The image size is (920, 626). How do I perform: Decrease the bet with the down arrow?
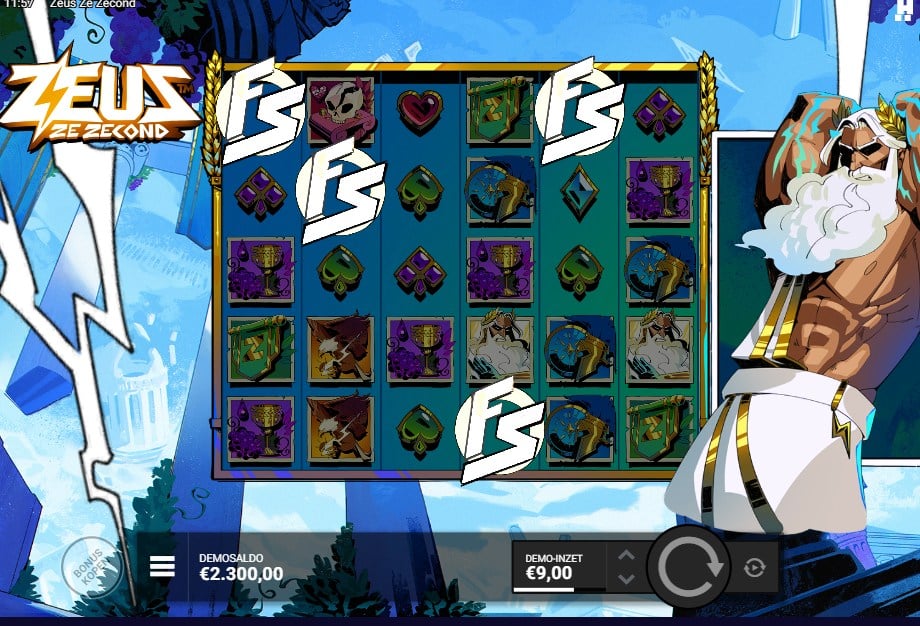coord(626,579)
